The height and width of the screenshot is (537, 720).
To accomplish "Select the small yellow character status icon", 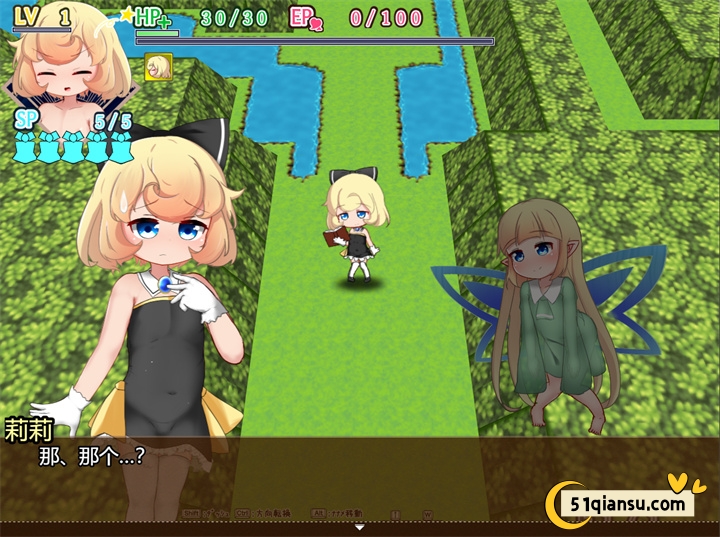I will tap(158, 67).
